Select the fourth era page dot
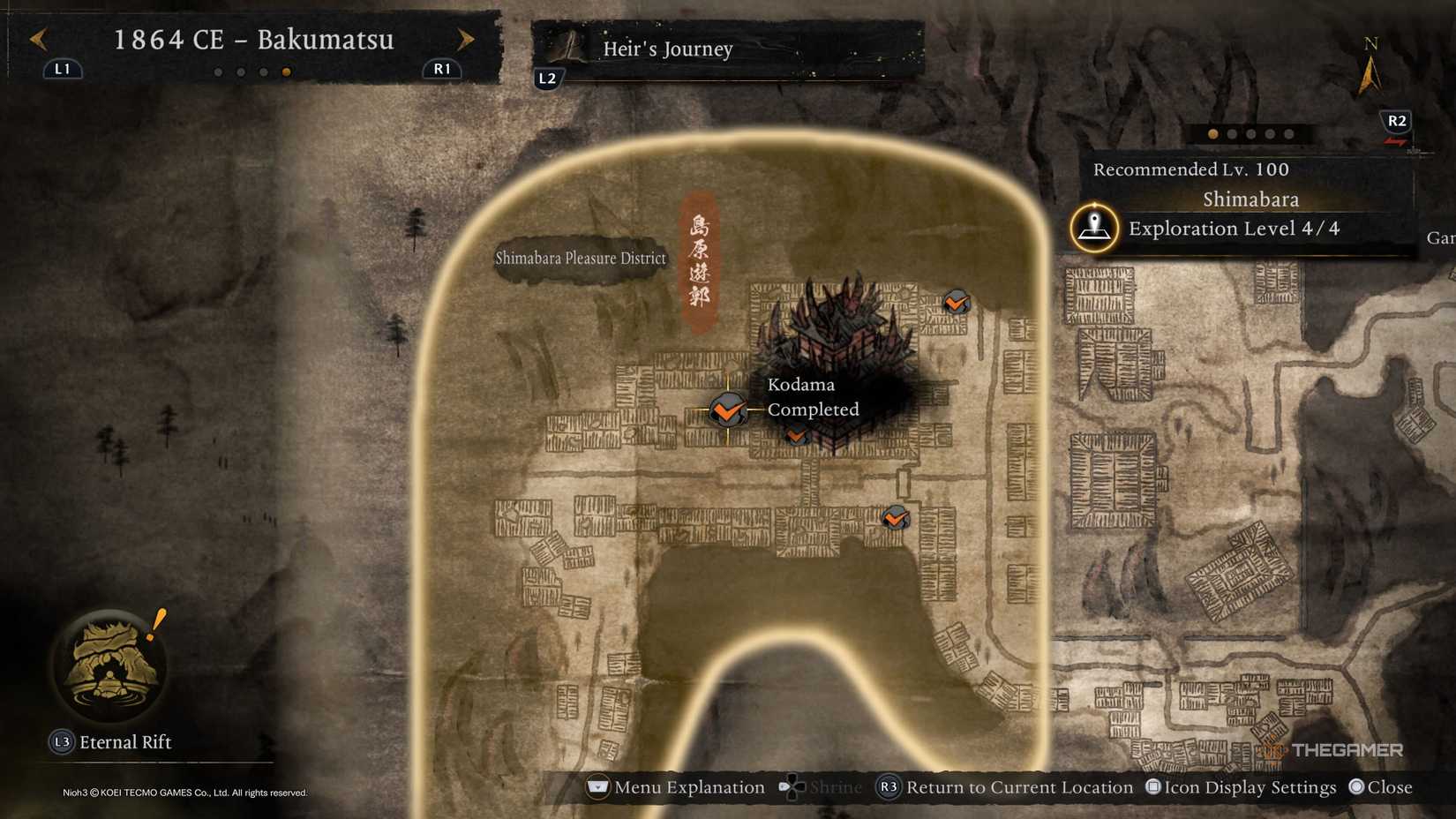 coord(285,72)
